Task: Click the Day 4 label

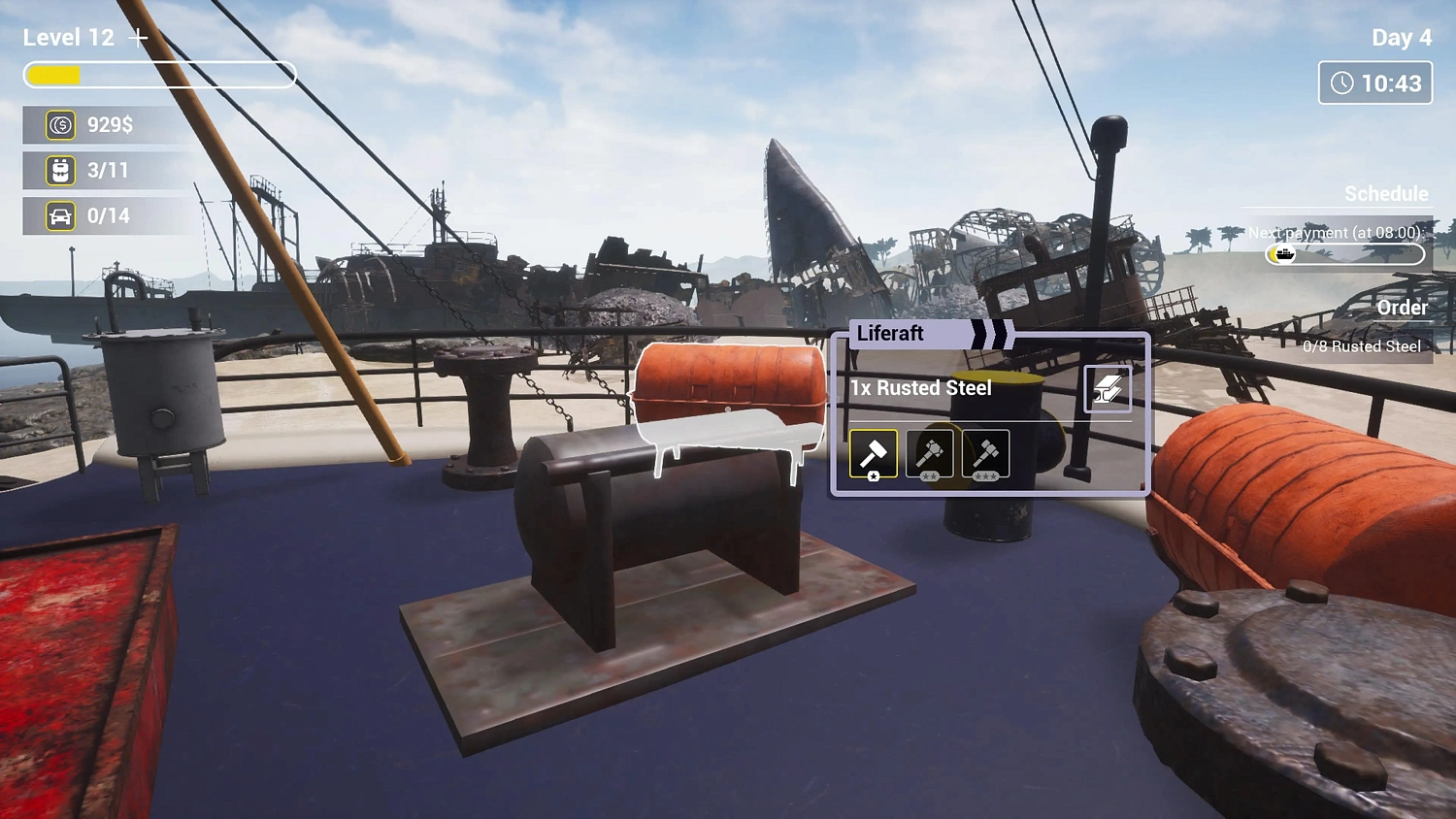Action: [x=1401, y=37]
